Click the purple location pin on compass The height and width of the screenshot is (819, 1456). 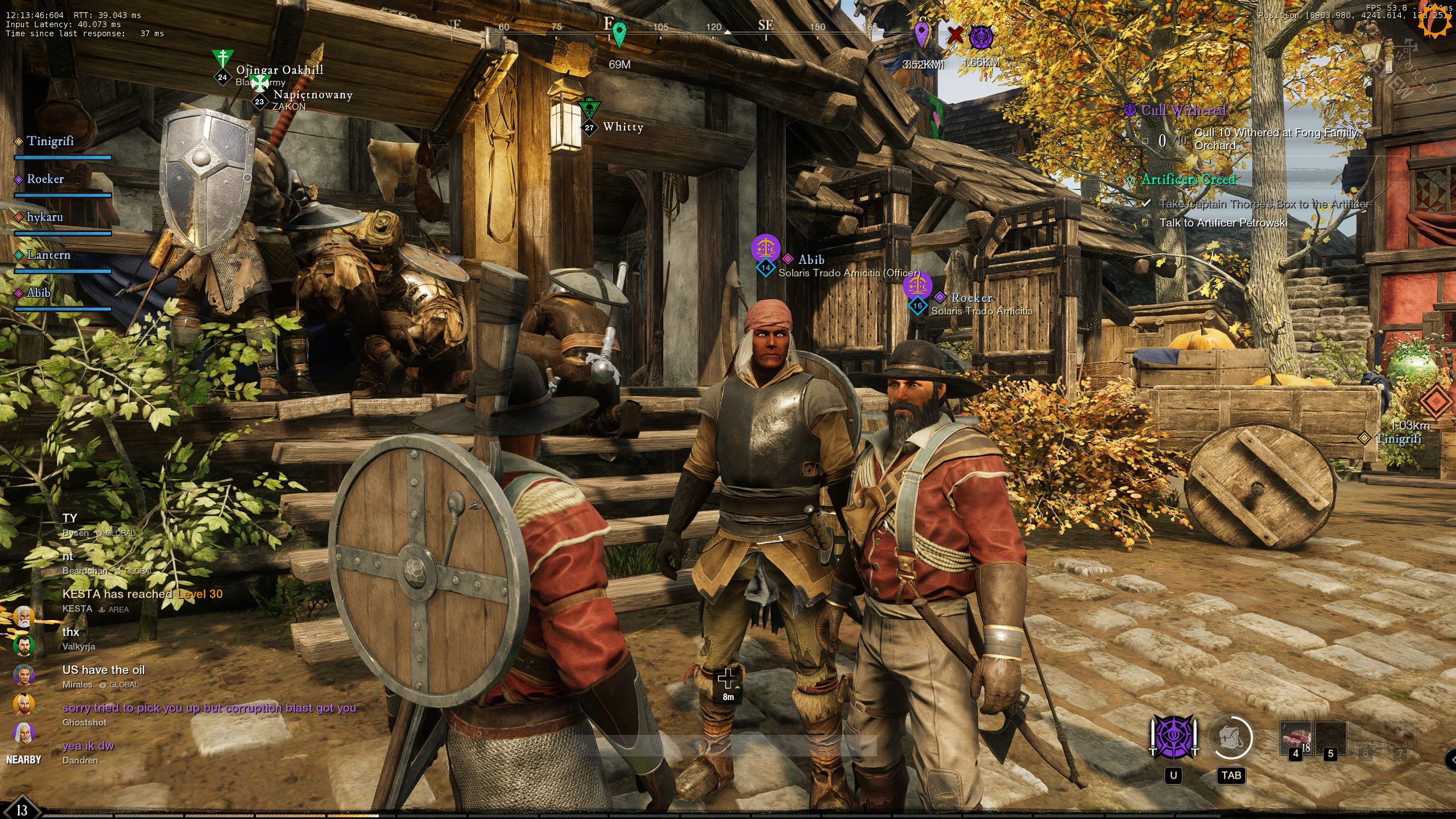coord(921,33)
